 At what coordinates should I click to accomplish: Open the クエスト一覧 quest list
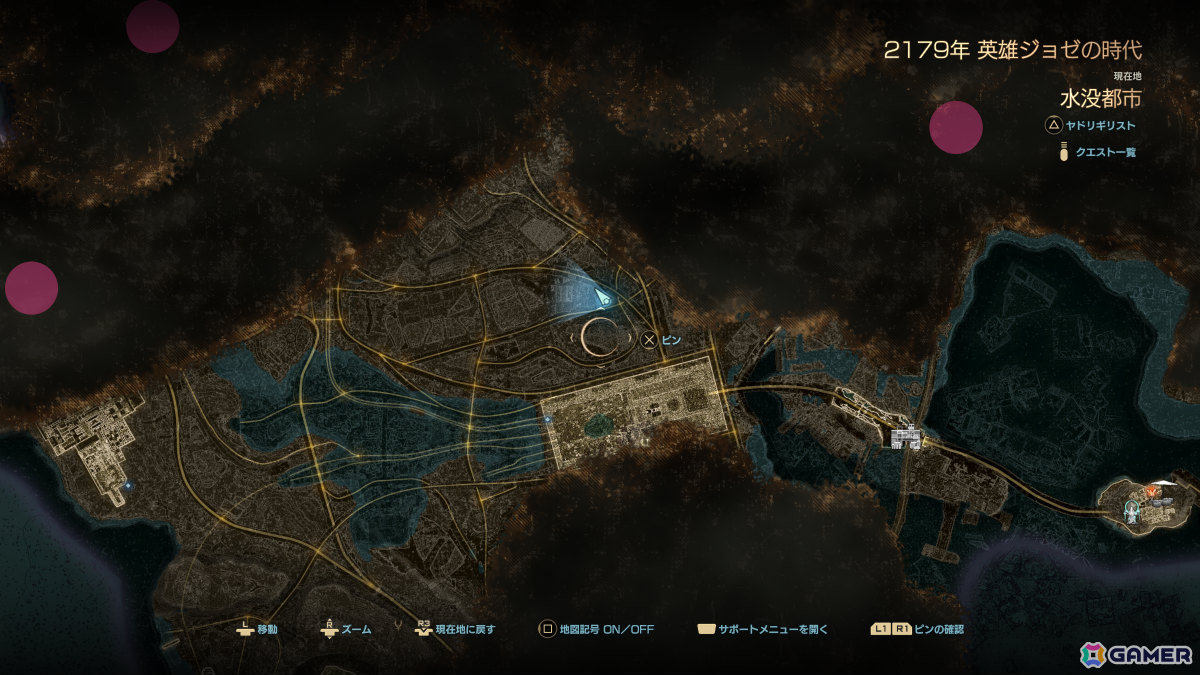click(x=1106, y=153)
